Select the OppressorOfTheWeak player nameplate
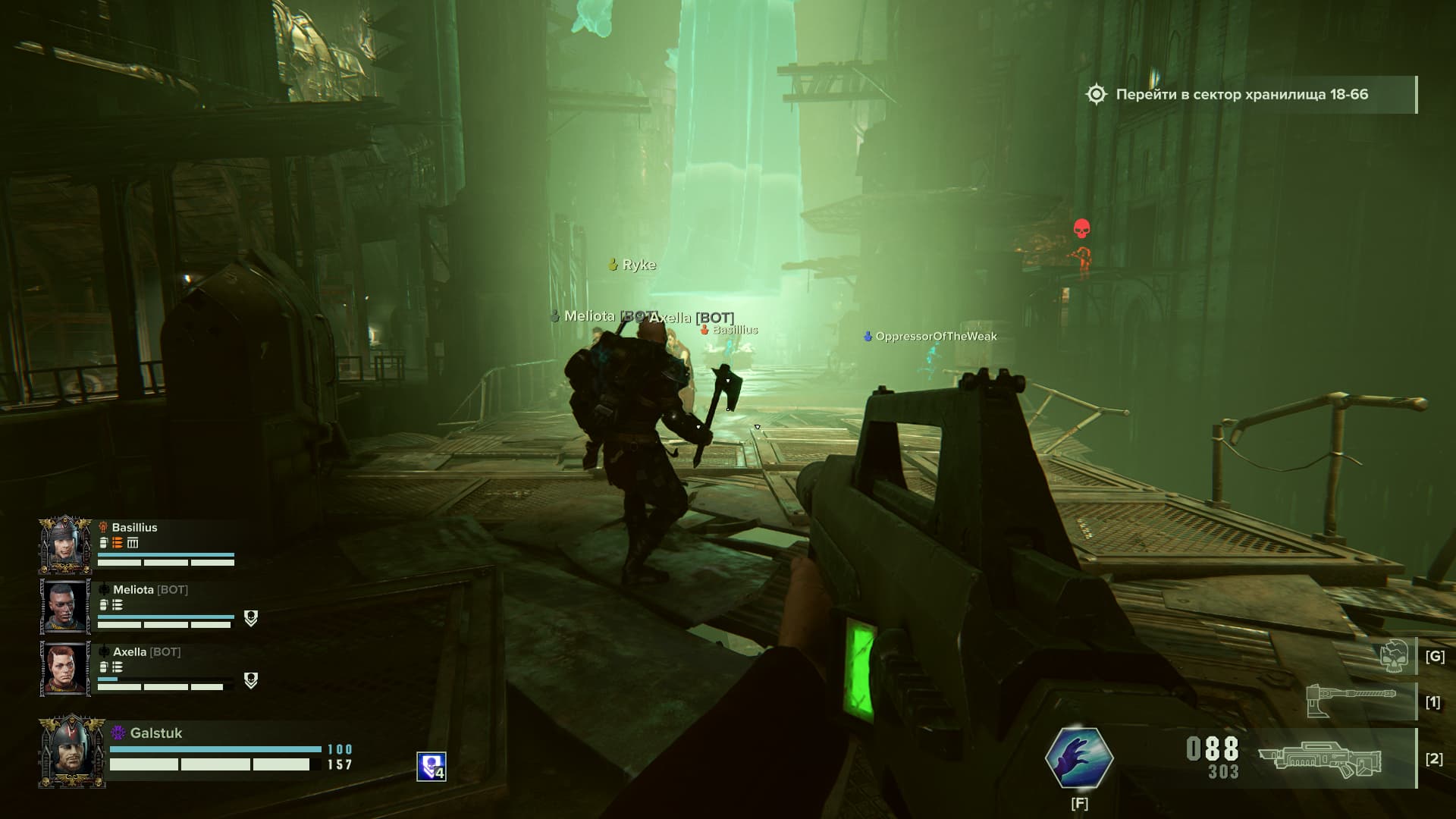1456x819 pixels. point(935,336)
